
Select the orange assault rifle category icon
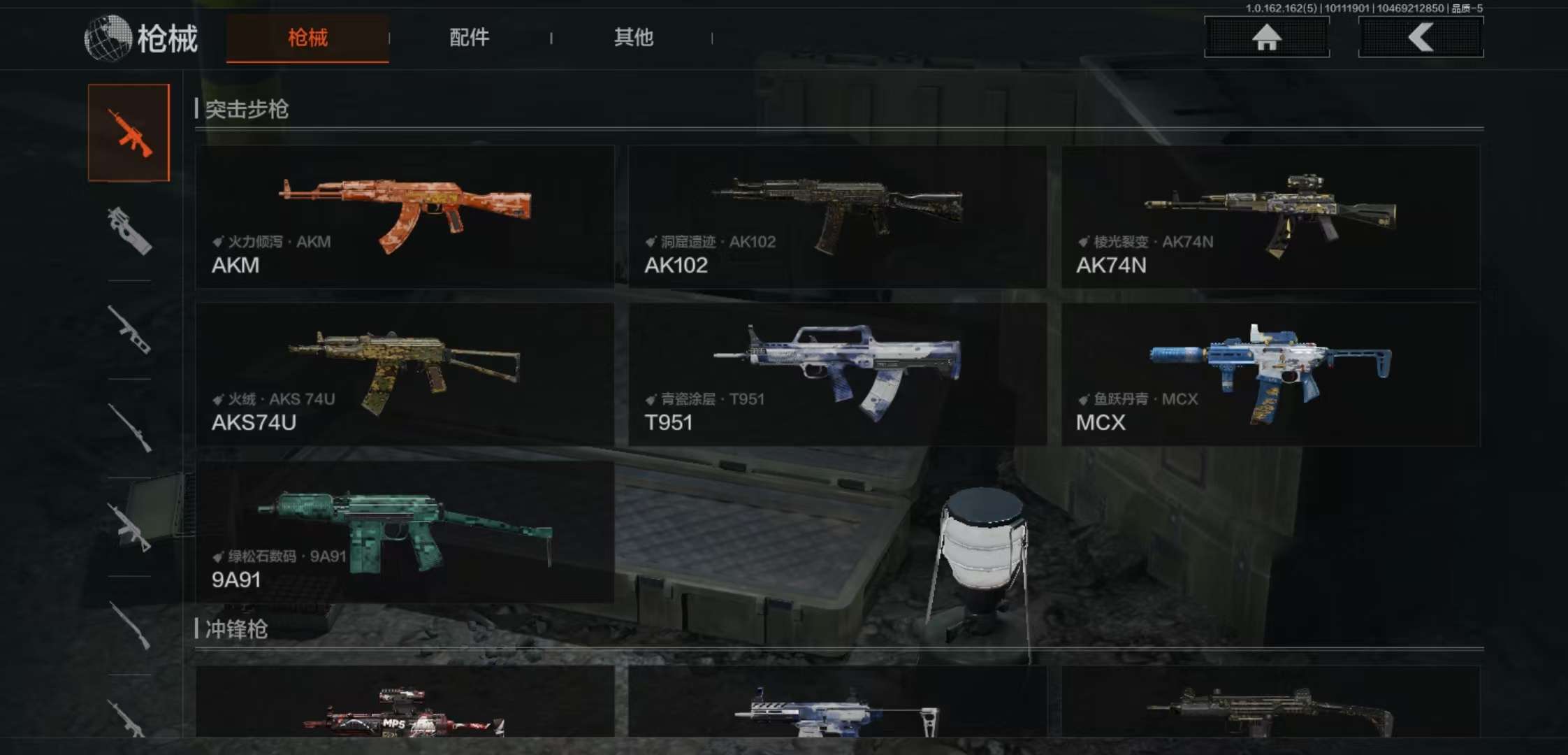click(x=129, y=133)
